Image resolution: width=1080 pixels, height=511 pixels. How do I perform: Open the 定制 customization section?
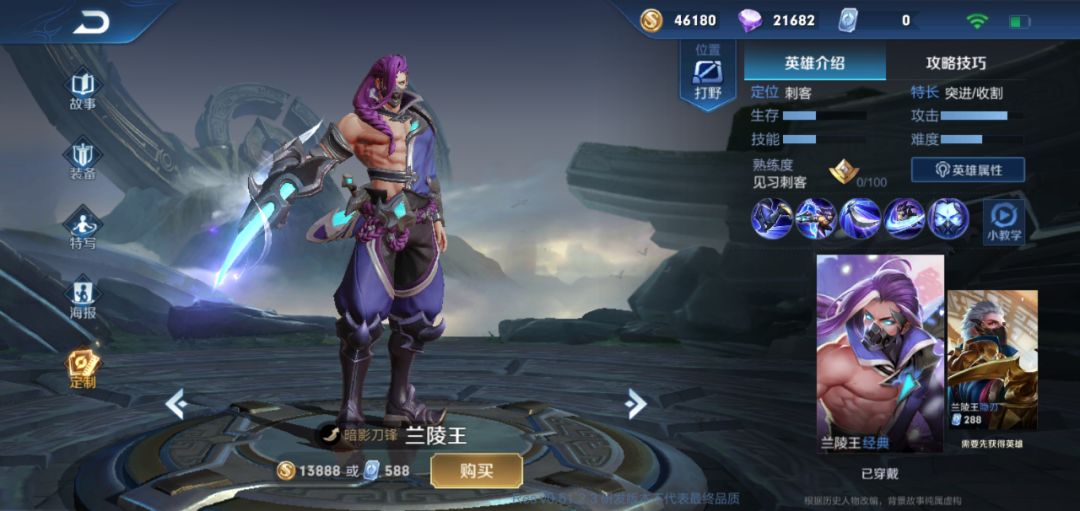coord(83,368)
